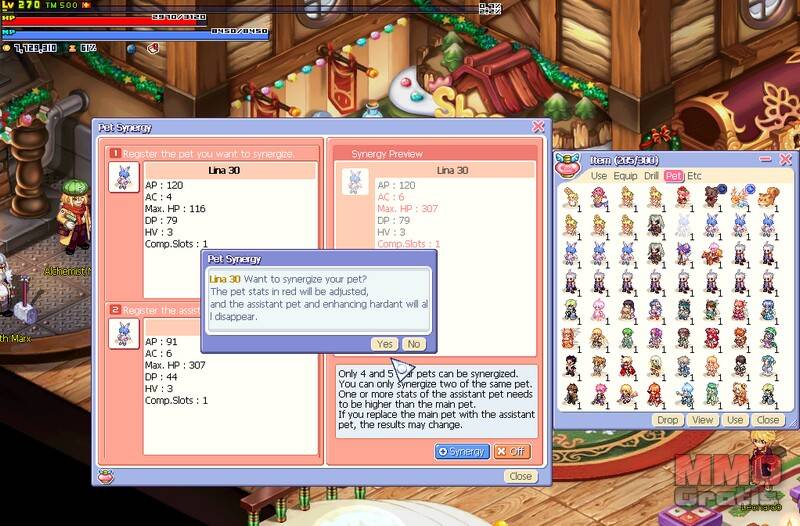Show the Drill item tab
The height and width of the screenshot is (526, 800).
coord(651,176)
